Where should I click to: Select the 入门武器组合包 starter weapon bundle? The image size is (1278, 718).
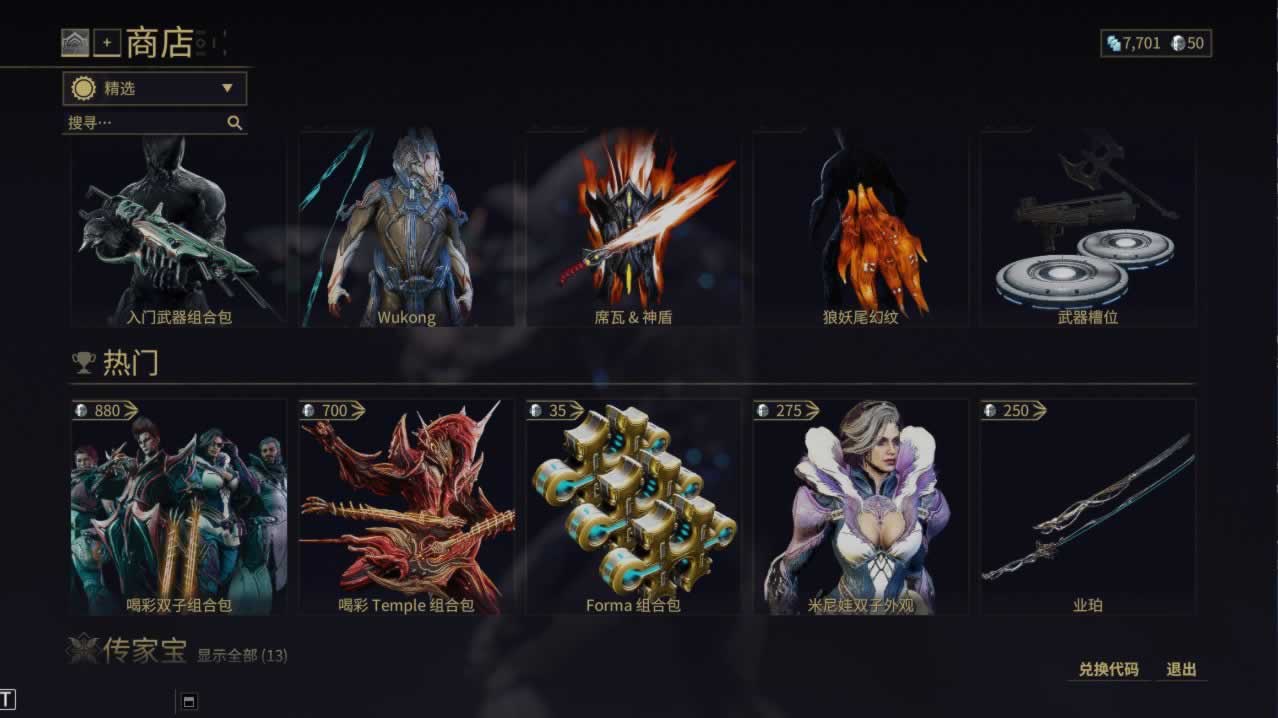click(x=179, y=232)
